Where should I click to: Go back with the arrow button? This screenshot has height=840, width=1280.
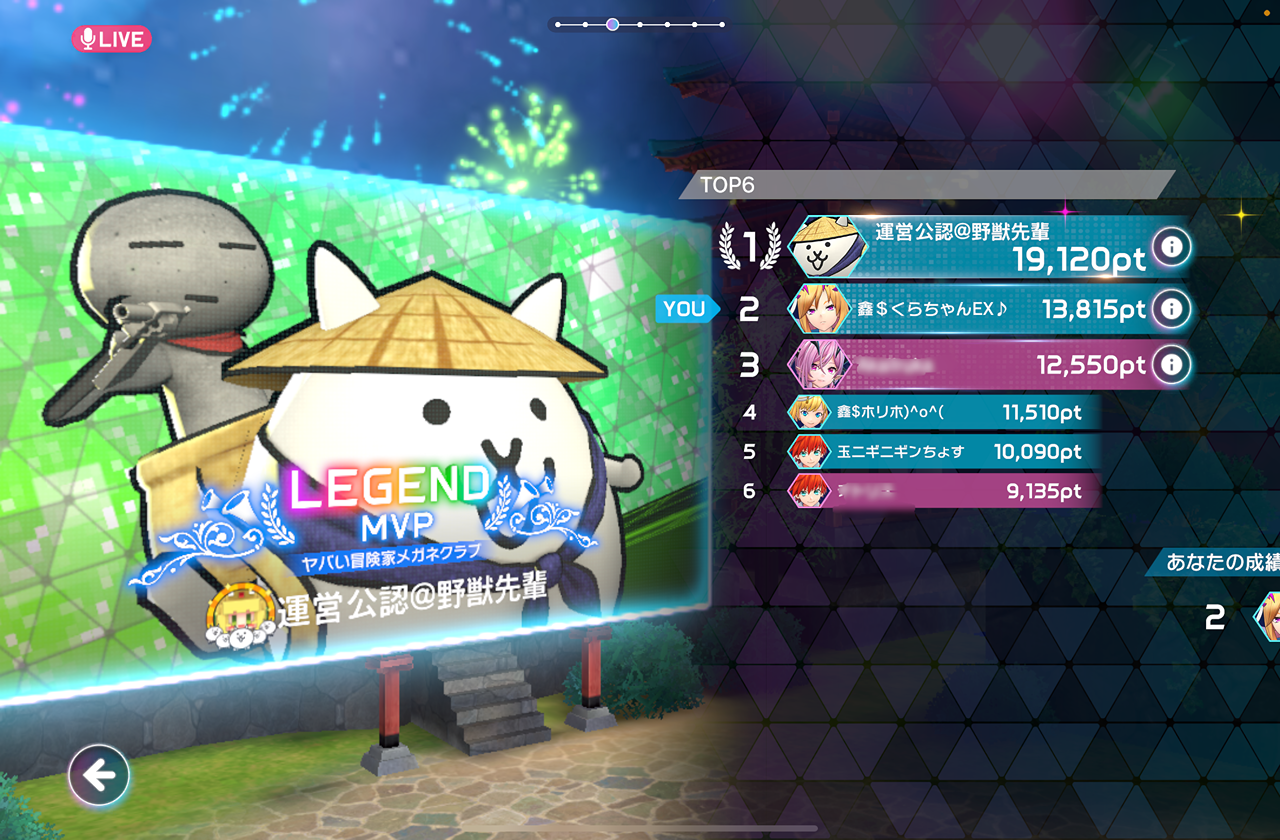[x=99, y=775]
